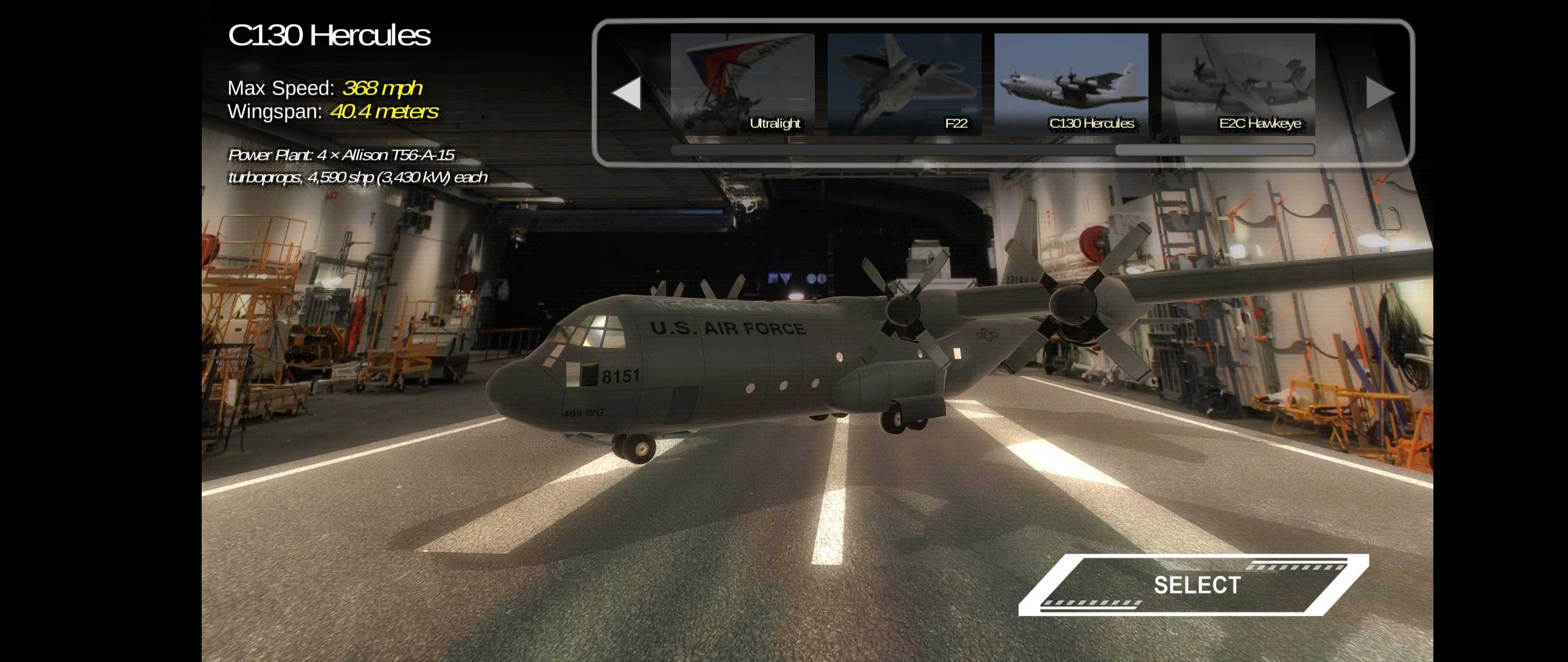This screenshot has height=662, width=1568.
Task: Choose the E2C Hawkeye thumbnail
Action: pyautogui.click(x=1237, y=84)
